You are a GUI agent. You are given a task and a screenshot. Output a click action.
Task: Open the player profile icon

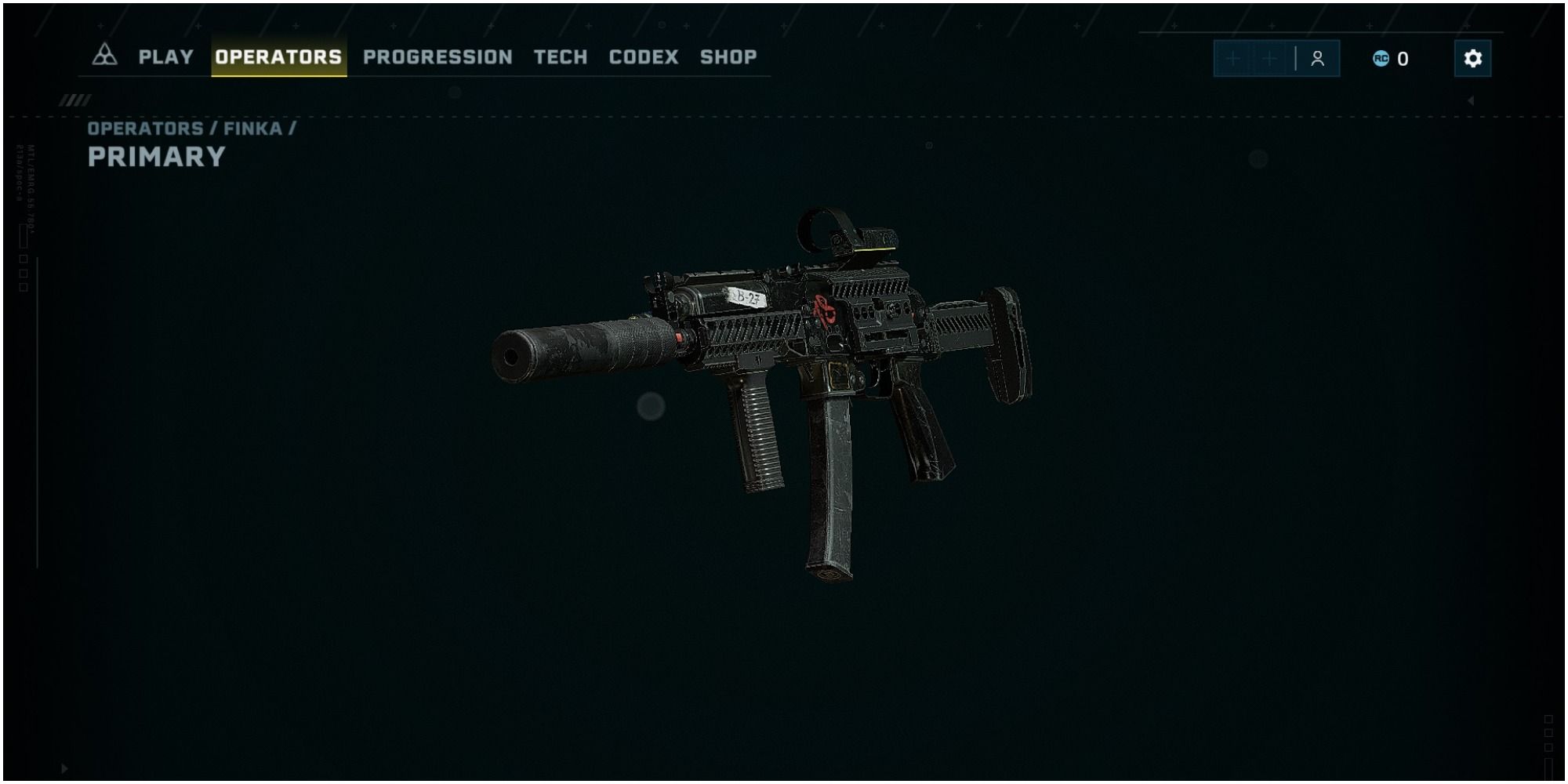point(1317,56)
